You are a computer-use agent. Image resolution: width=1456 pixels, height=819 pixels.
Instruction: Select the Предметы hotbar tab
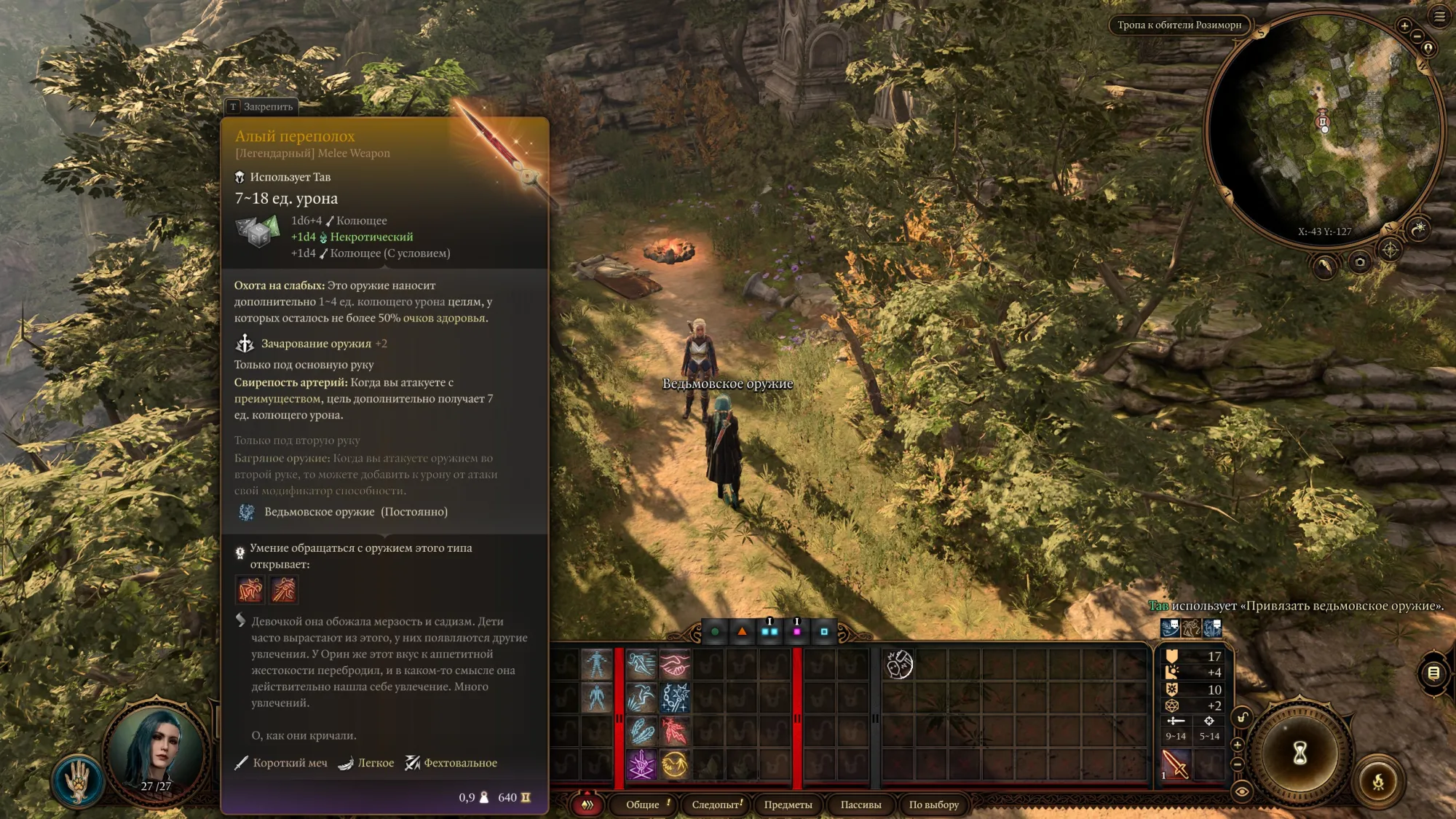(x=788, y=804)
